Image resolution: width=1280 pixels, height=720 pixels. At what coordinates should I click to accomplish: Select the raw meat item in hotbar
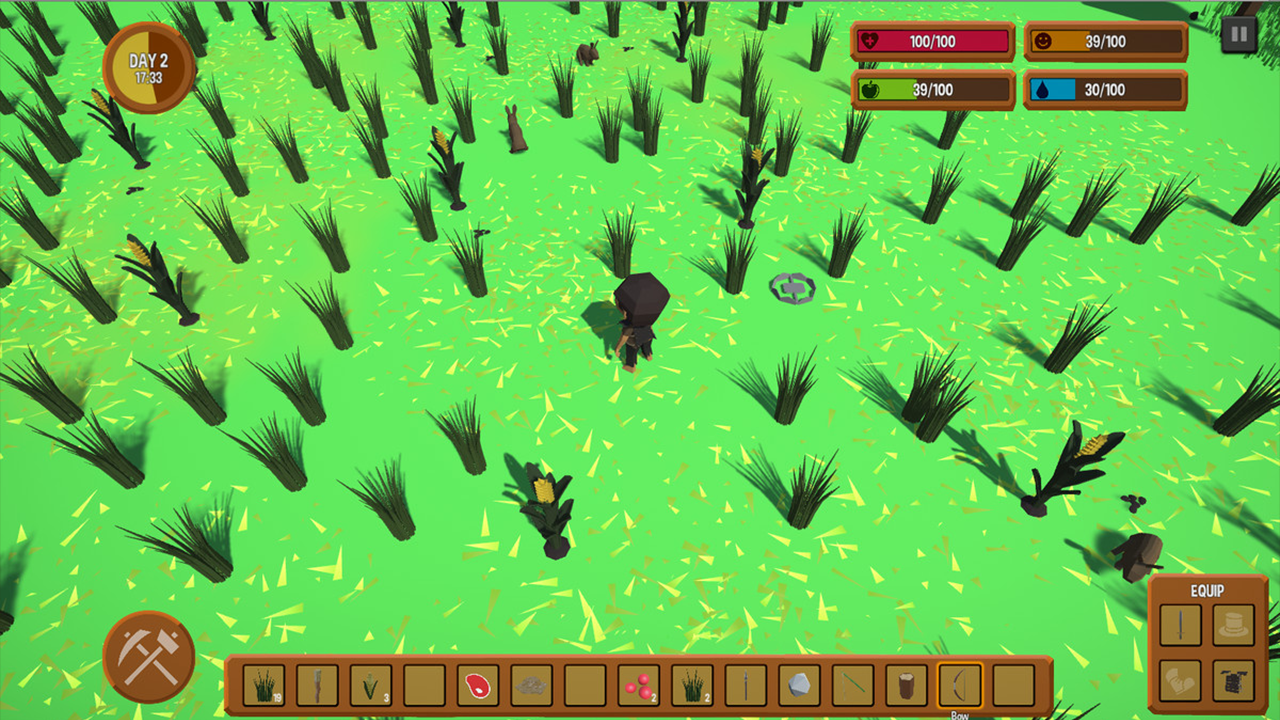(x=478, y=686)
